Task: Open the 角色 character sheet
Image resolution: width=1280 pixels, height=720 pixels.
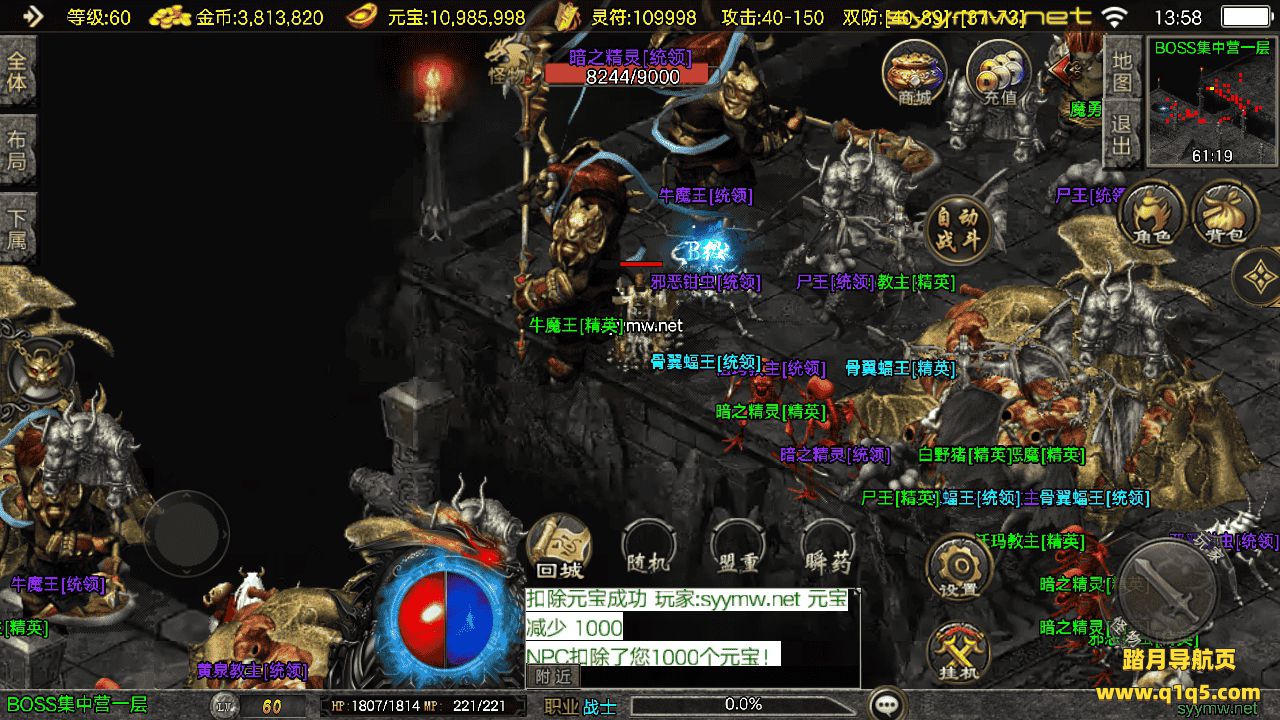Action: point(1151,212)
